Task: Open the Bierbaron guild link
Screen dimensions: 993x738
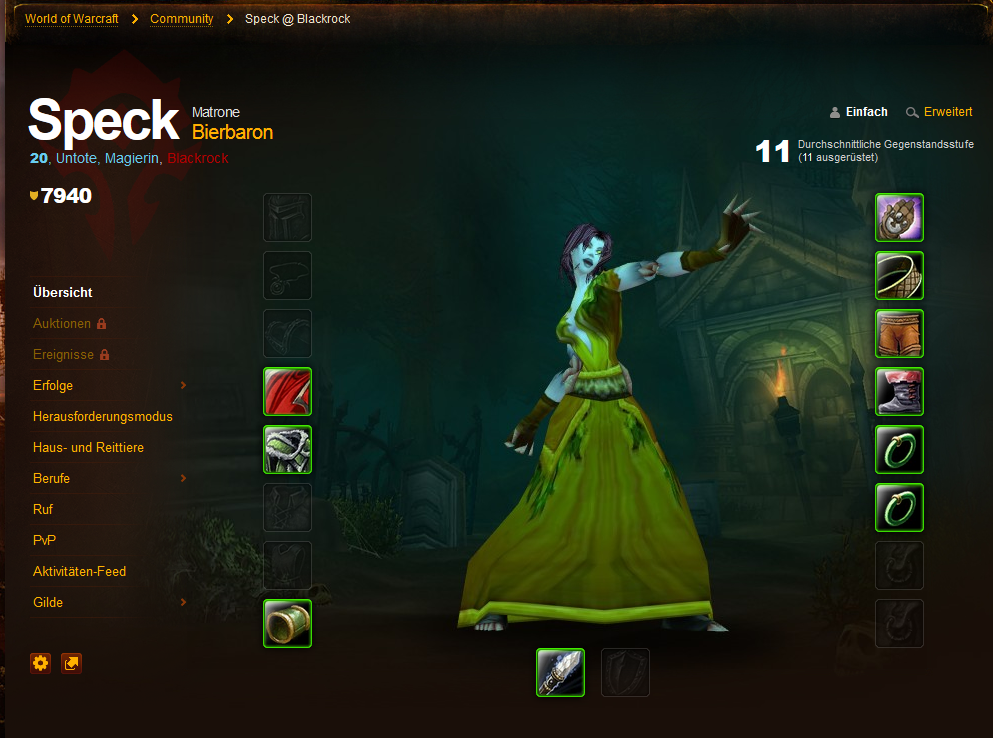Action: click(232, 132)
